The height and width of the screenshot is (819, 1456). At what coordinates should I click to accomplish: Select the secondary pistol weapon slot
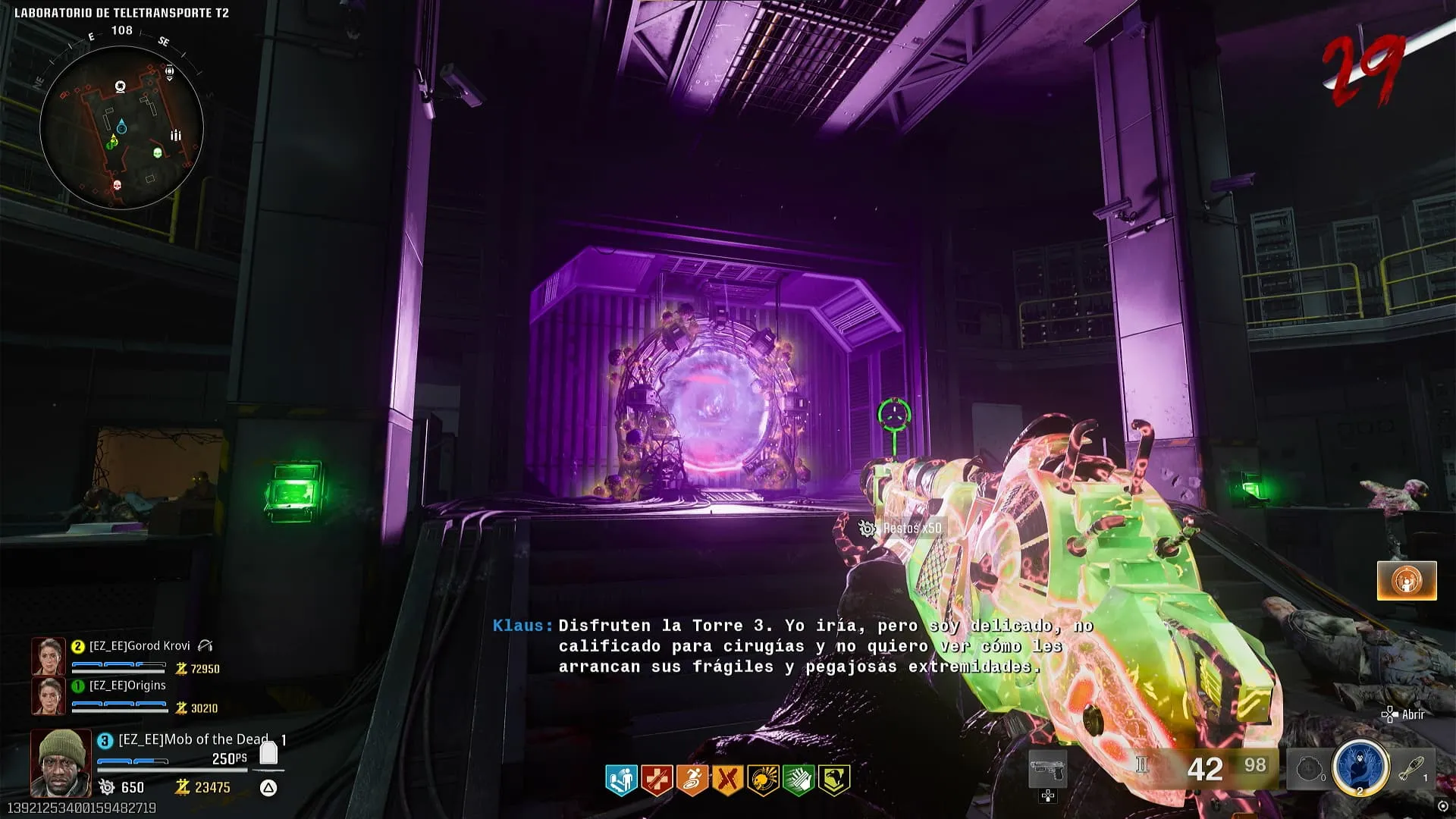(1048, 770)
